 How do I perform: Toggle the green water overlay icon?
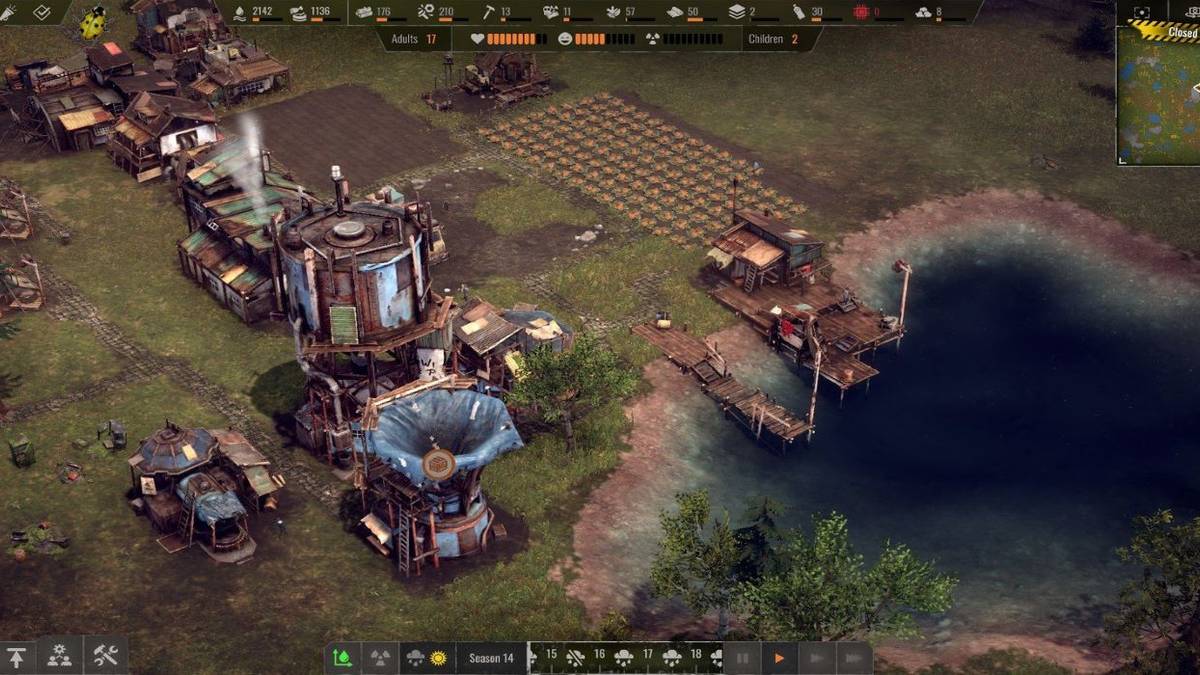click(x=342, y=658)
